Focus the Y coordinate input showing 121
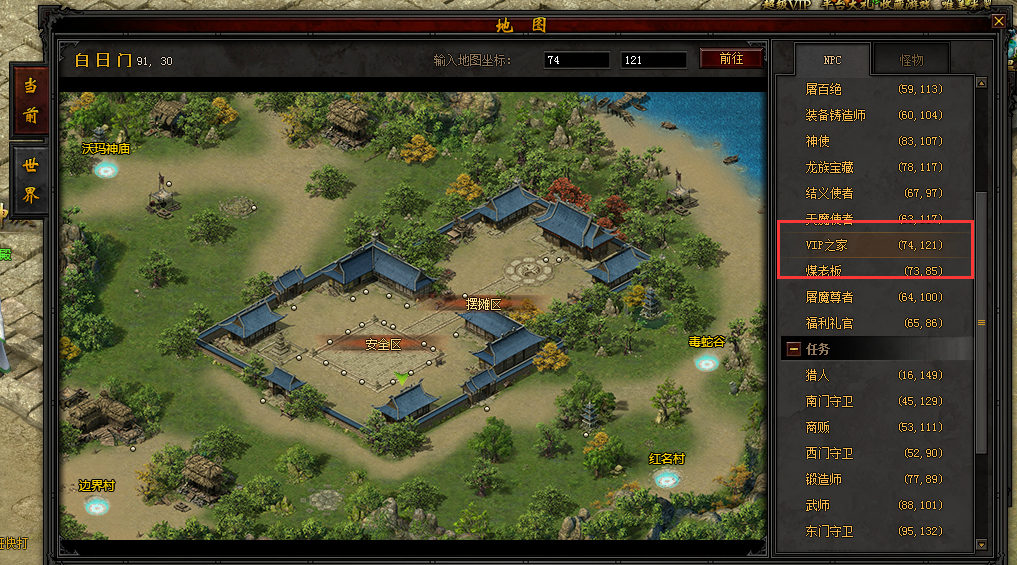The width and height of the screenshot is (1017, 565). [653, 60]
